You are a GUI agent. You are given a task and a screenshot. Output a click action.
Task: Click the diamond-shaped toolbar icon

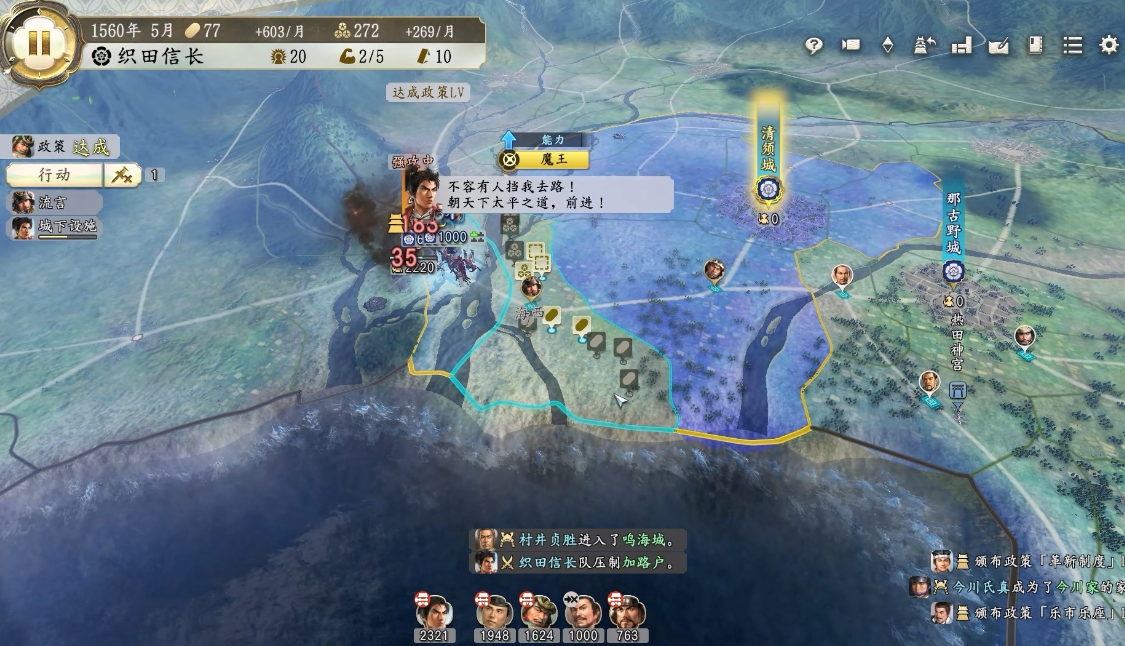coord(887,45)
